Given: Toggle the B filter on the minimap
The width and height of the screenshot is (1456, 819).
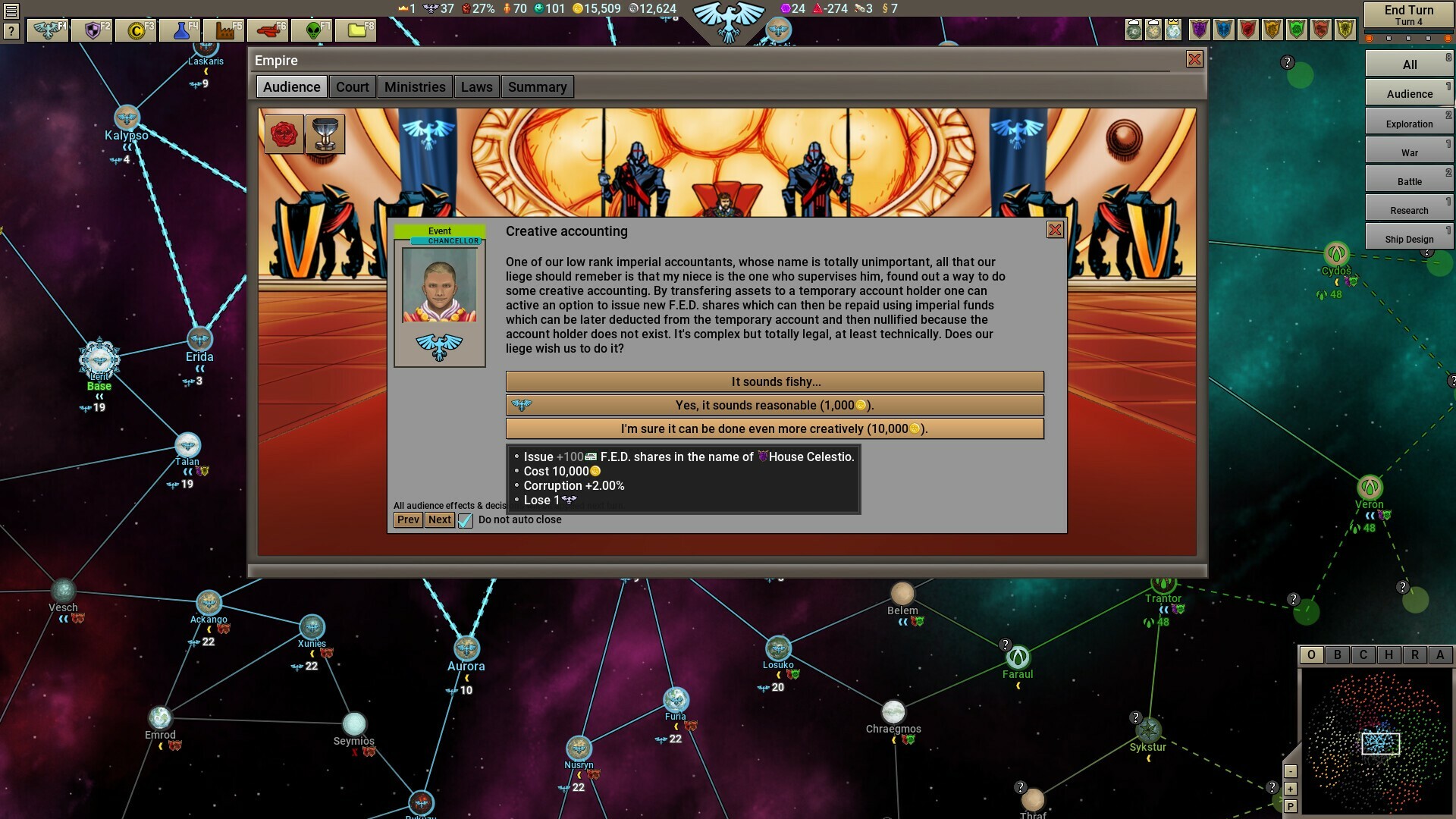Looking at the screenshot, I should click(x=1336, y=654).
